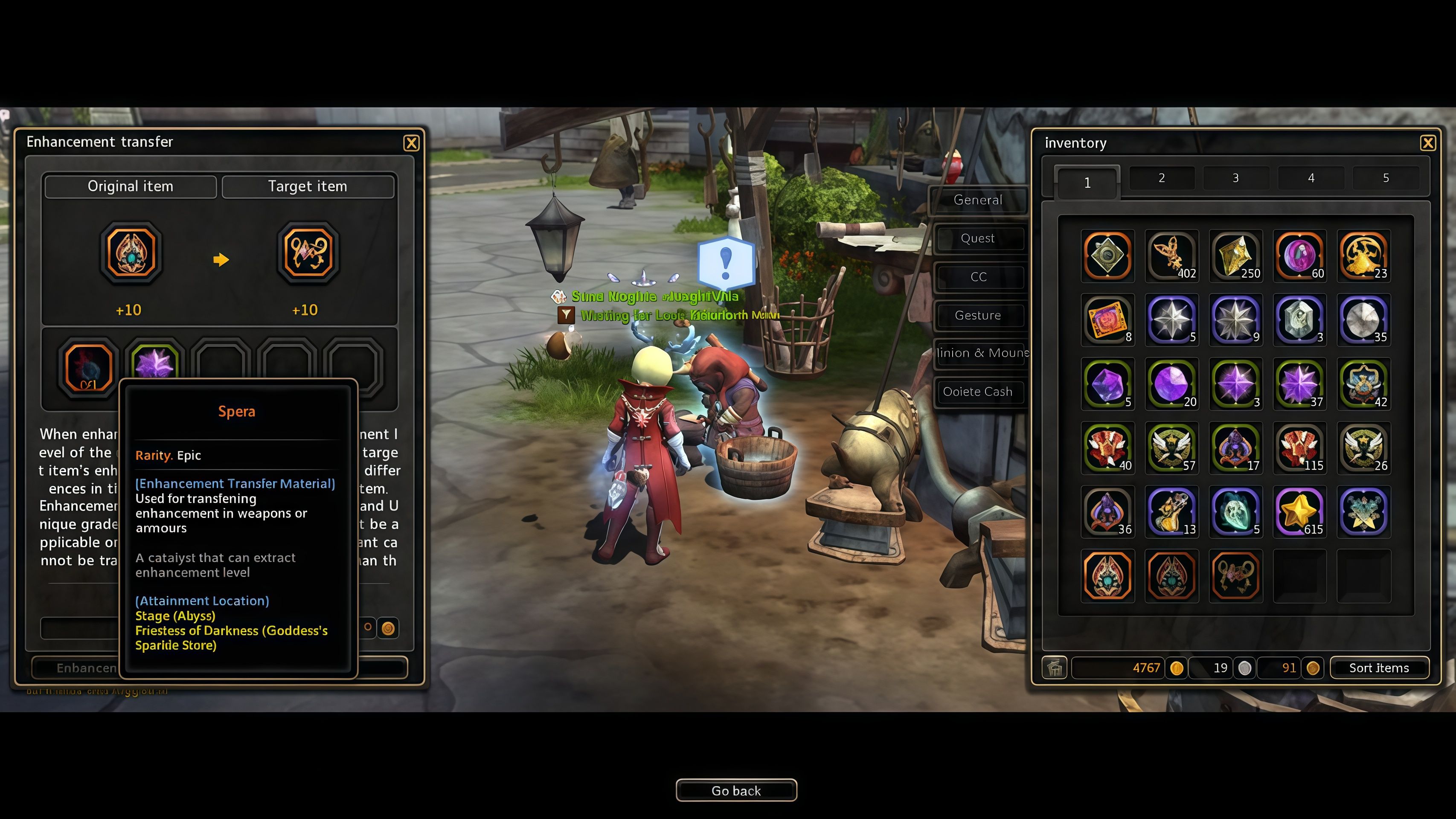Open the Gesture category tab

tap(978, 315)
